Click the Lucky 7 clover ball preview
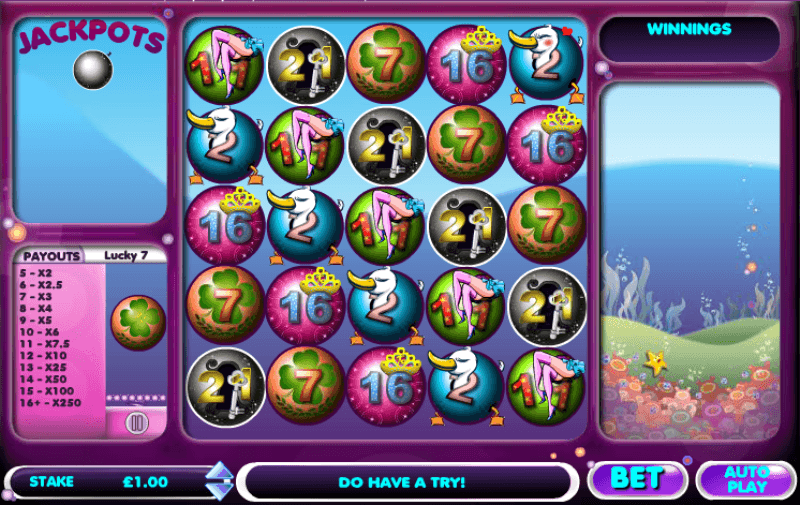 point(137,321)
